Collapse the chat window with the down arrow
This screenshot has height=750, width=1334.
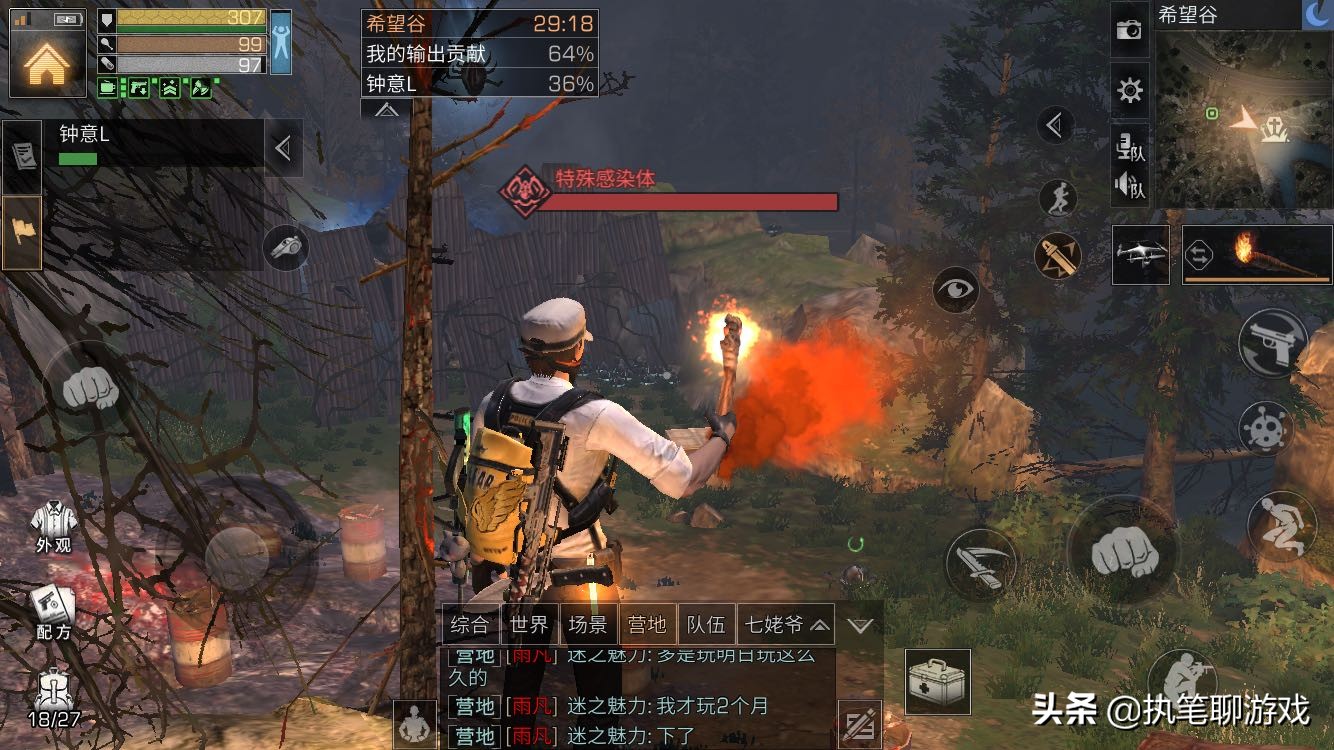pos(861,624)
